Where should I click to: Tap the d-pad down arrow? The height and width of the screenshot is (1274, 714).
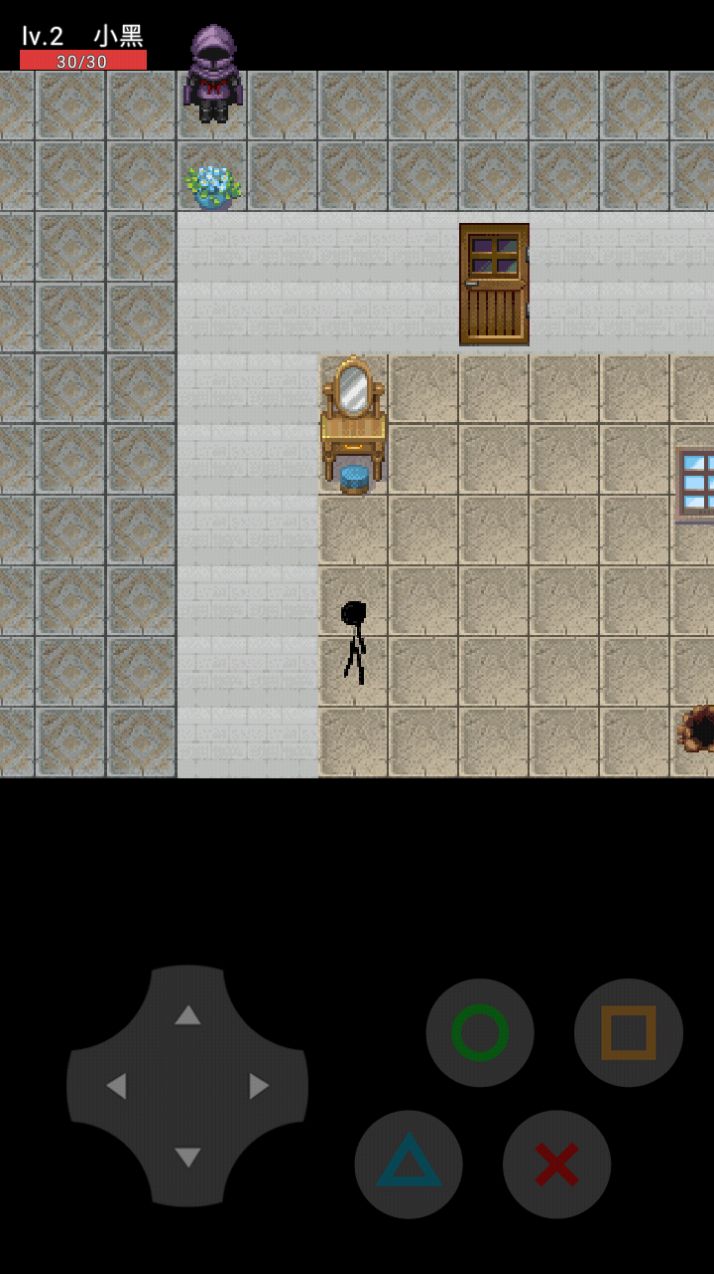pyautogui.click(x=187, y=1157)
